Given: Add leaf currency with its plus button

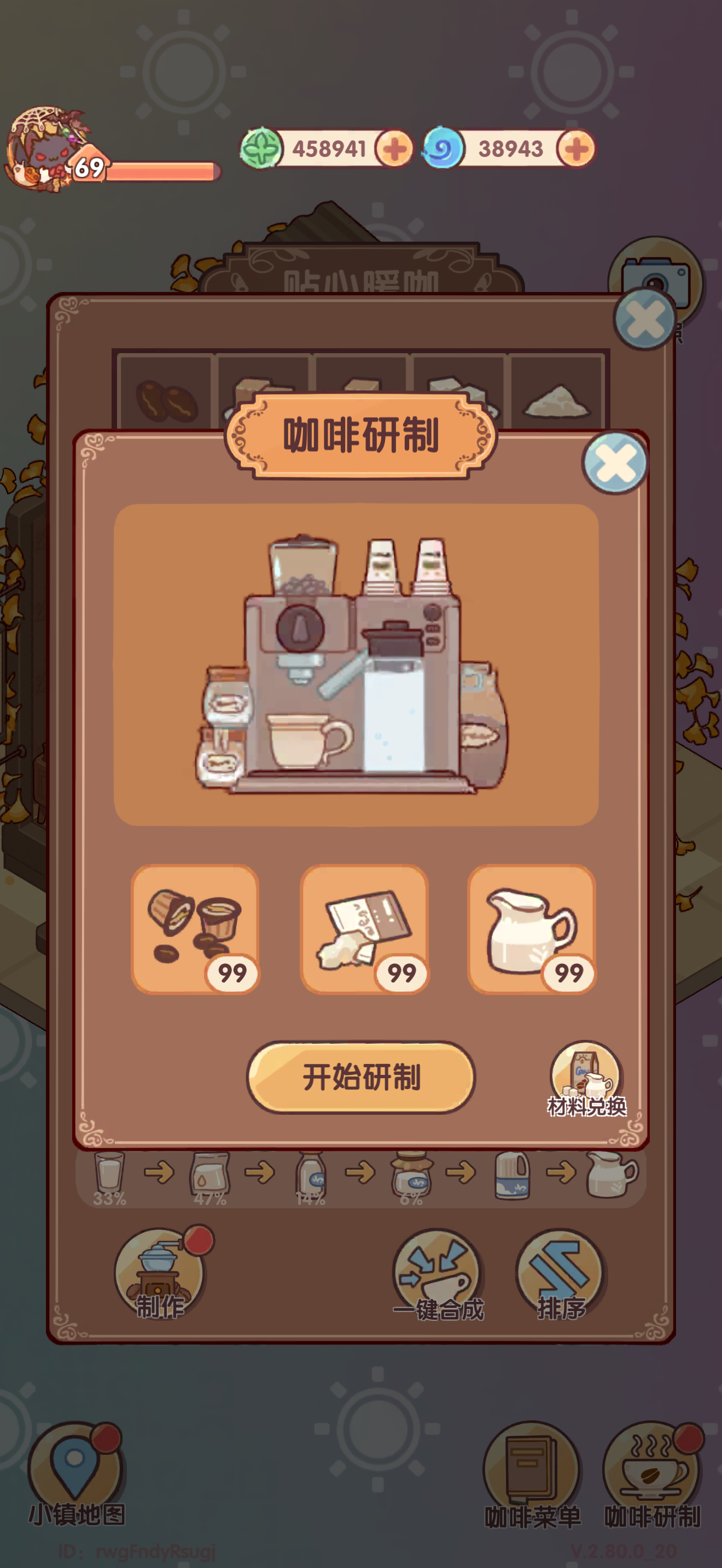Looking at the screenshot, I should tap(393, 148).
